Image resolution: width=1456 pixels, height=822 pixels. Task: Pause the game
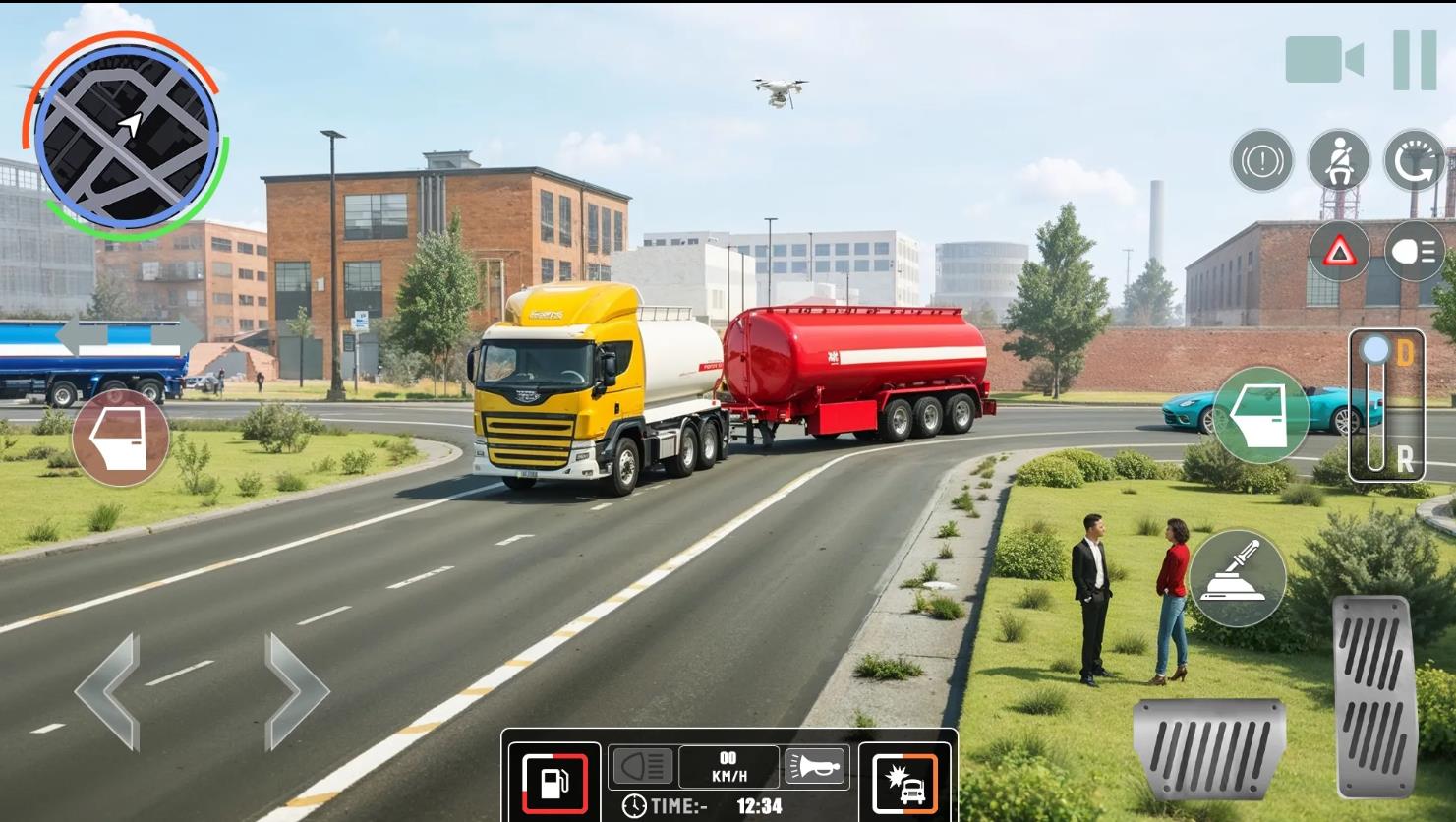pyautogui.click(x=1415, y=60)
